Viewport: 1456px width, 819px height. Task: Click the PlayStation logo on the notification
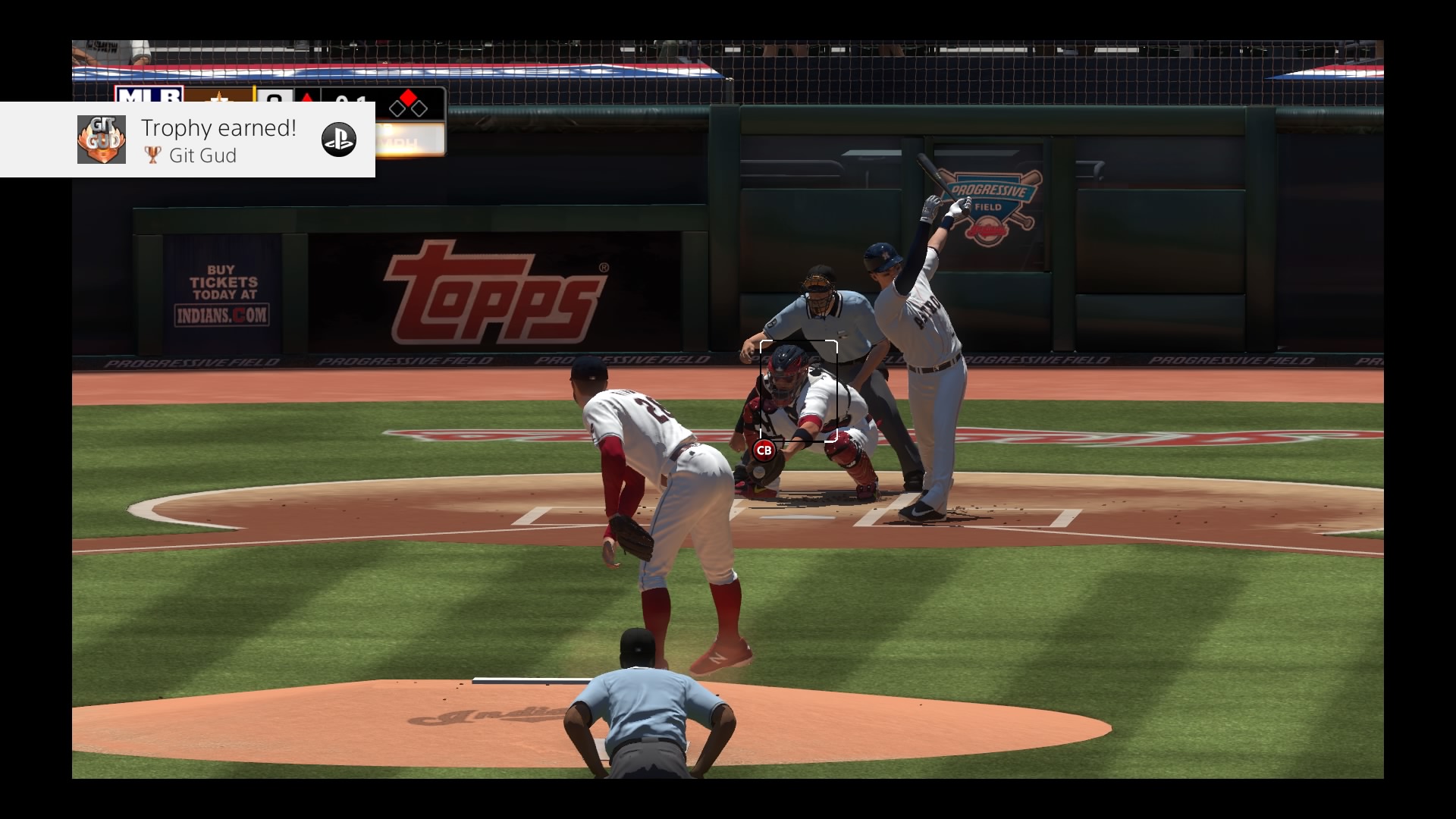tap(338, 140)
